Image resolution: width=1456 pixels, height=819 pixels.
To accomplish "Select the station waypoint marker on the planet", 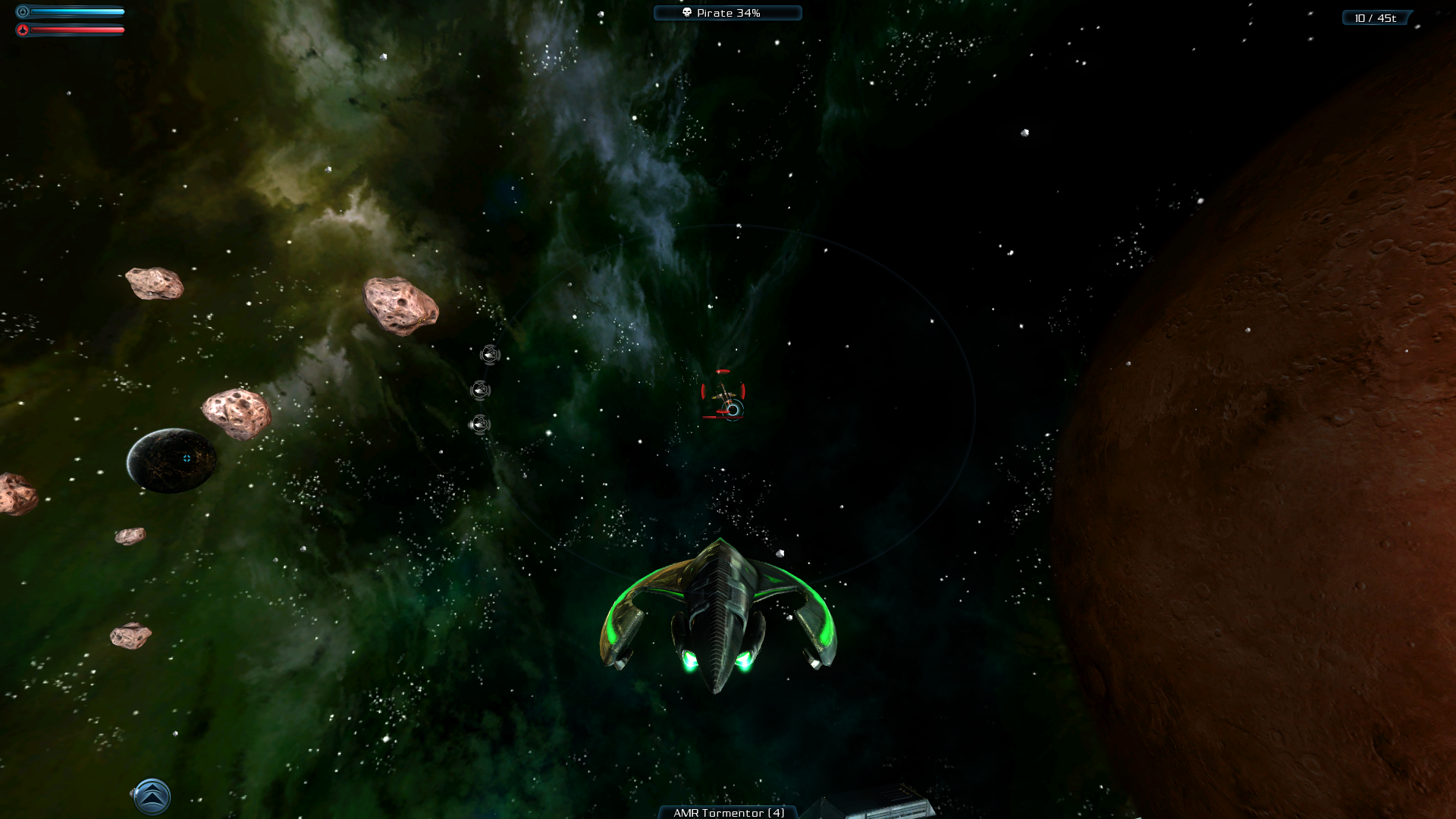I will coord(187,458).
